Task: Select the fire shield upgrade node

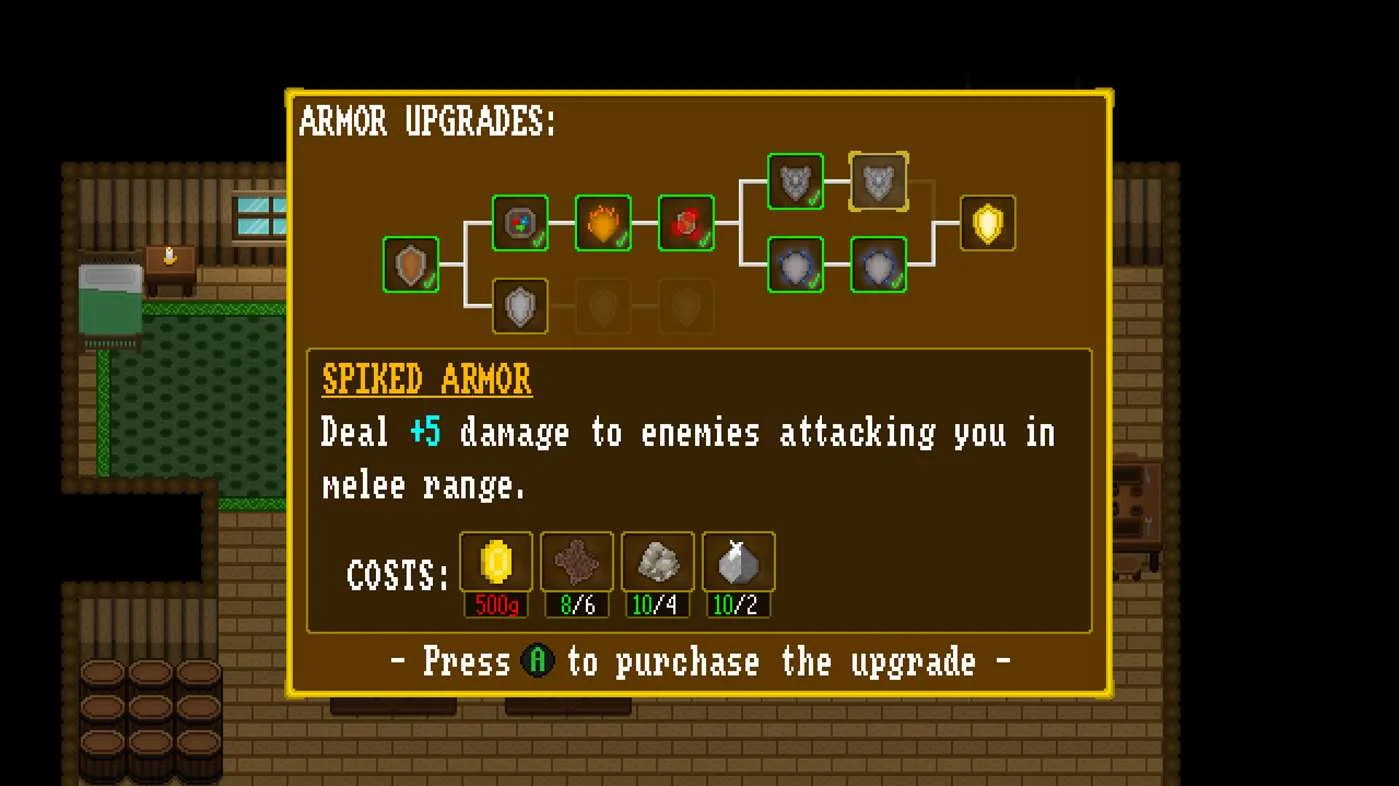Action: pyautogui.click(x=604, y=223)
